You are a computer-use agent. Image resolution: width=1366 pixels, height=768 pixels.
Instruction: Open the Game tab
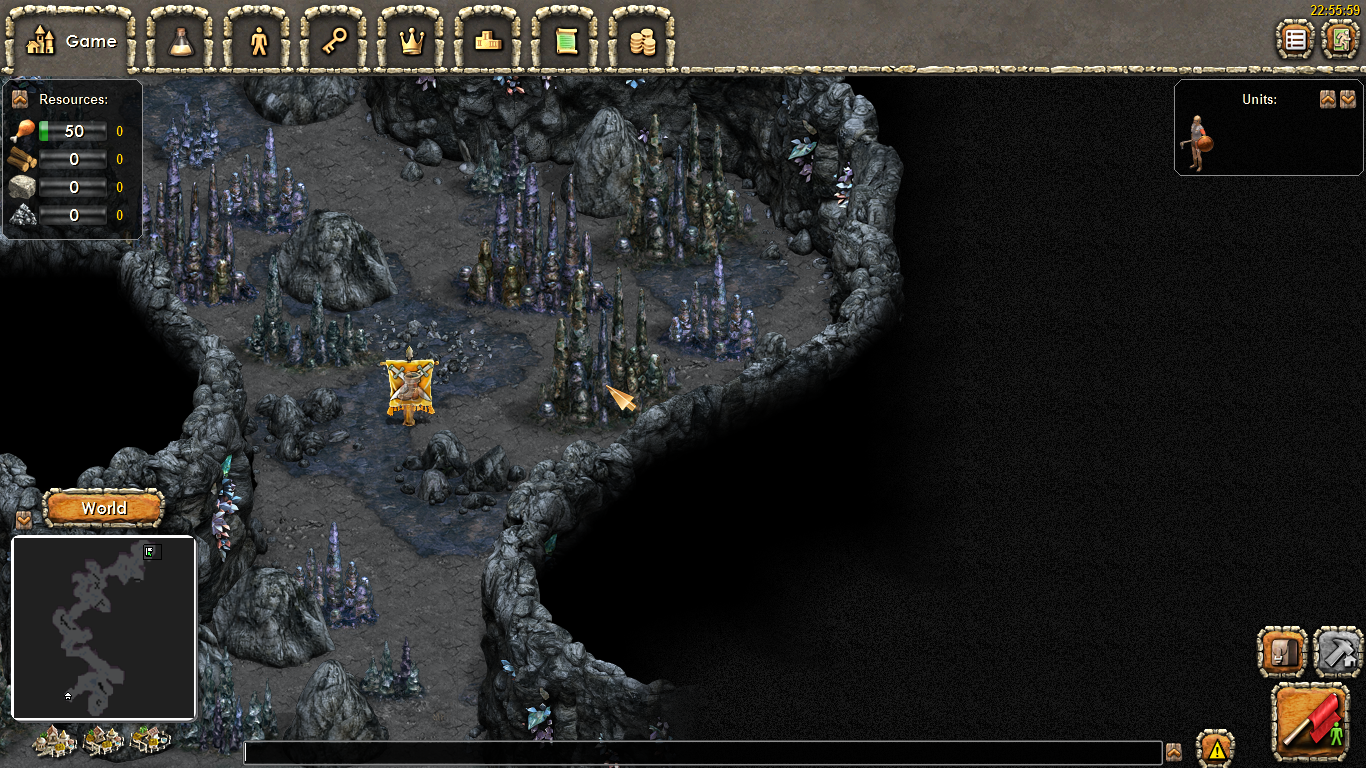(70, 41)
